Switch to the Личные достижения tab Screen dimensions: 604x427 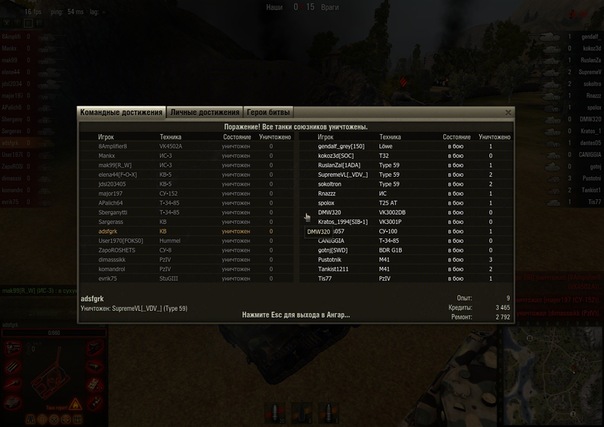point(205,113)
